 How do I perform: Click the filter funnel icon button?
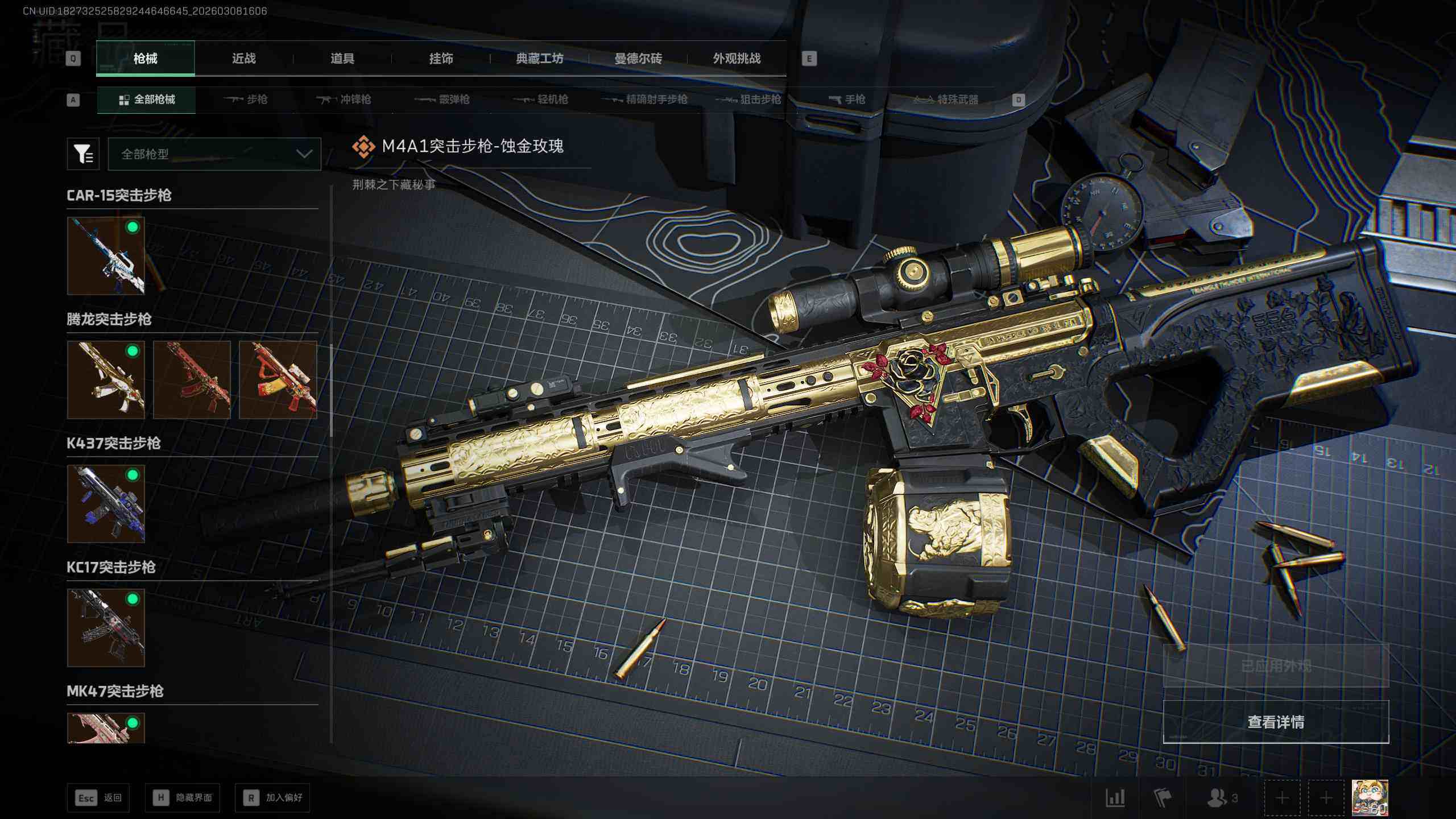pos(83,154)
